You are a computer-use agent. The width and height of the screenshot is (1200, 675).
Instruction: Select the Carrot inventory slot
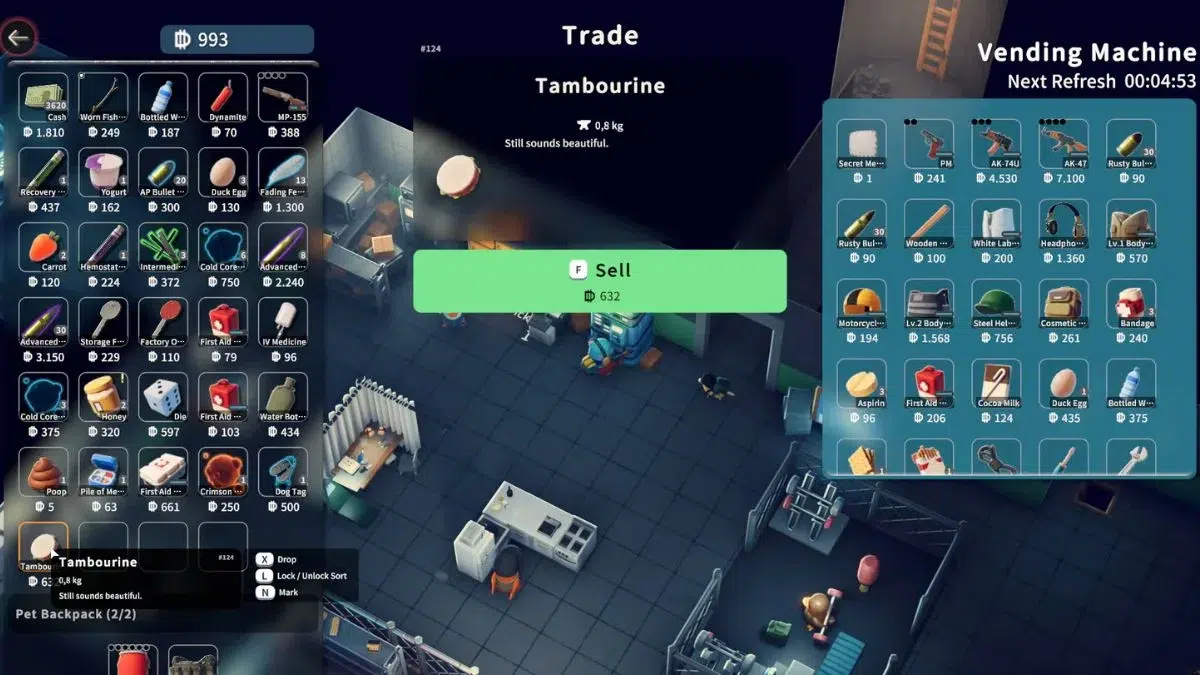tap(43, 247)
